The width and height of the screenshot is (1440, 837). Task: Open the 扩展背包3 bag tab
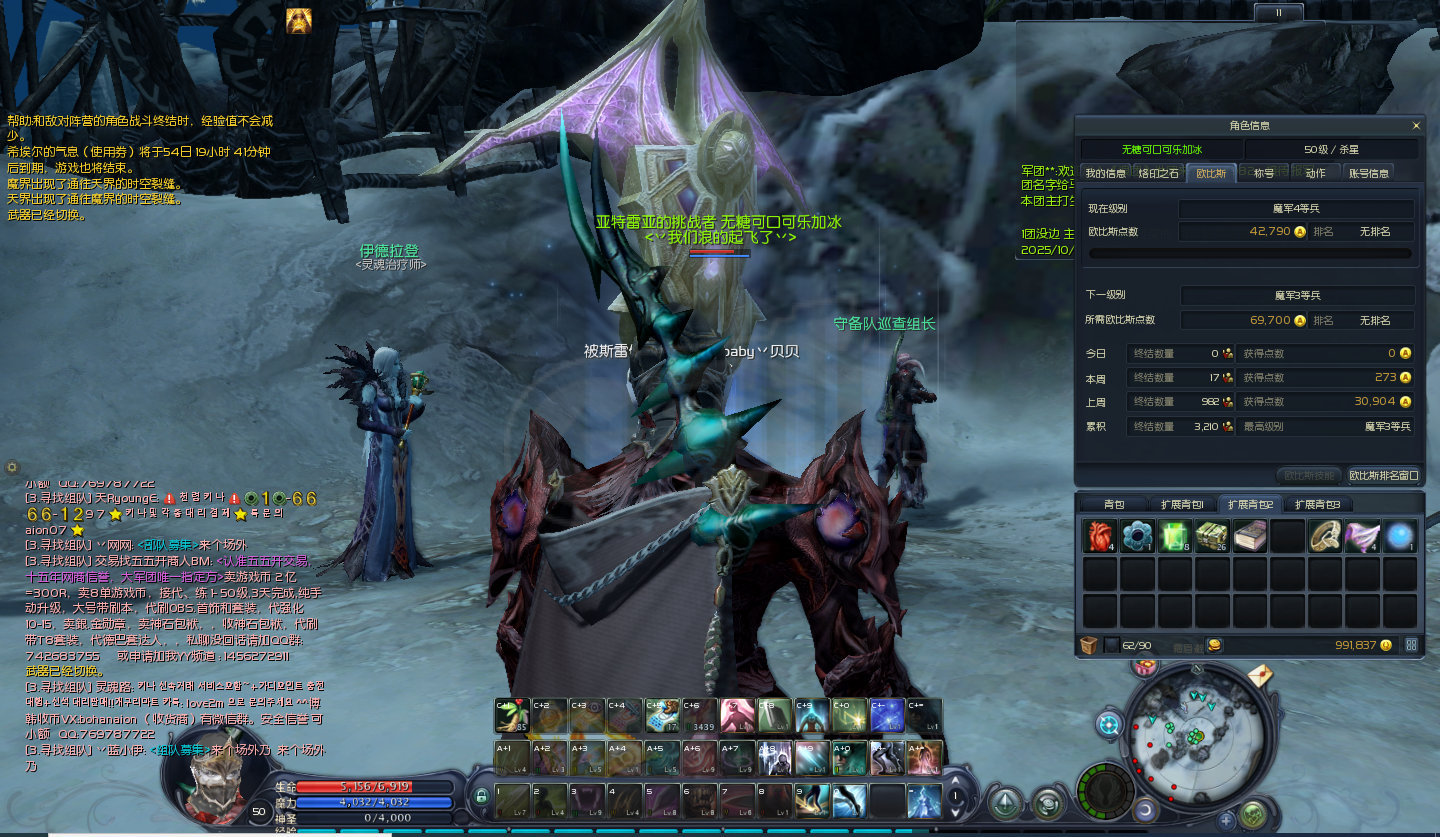tap(1317, 504)
